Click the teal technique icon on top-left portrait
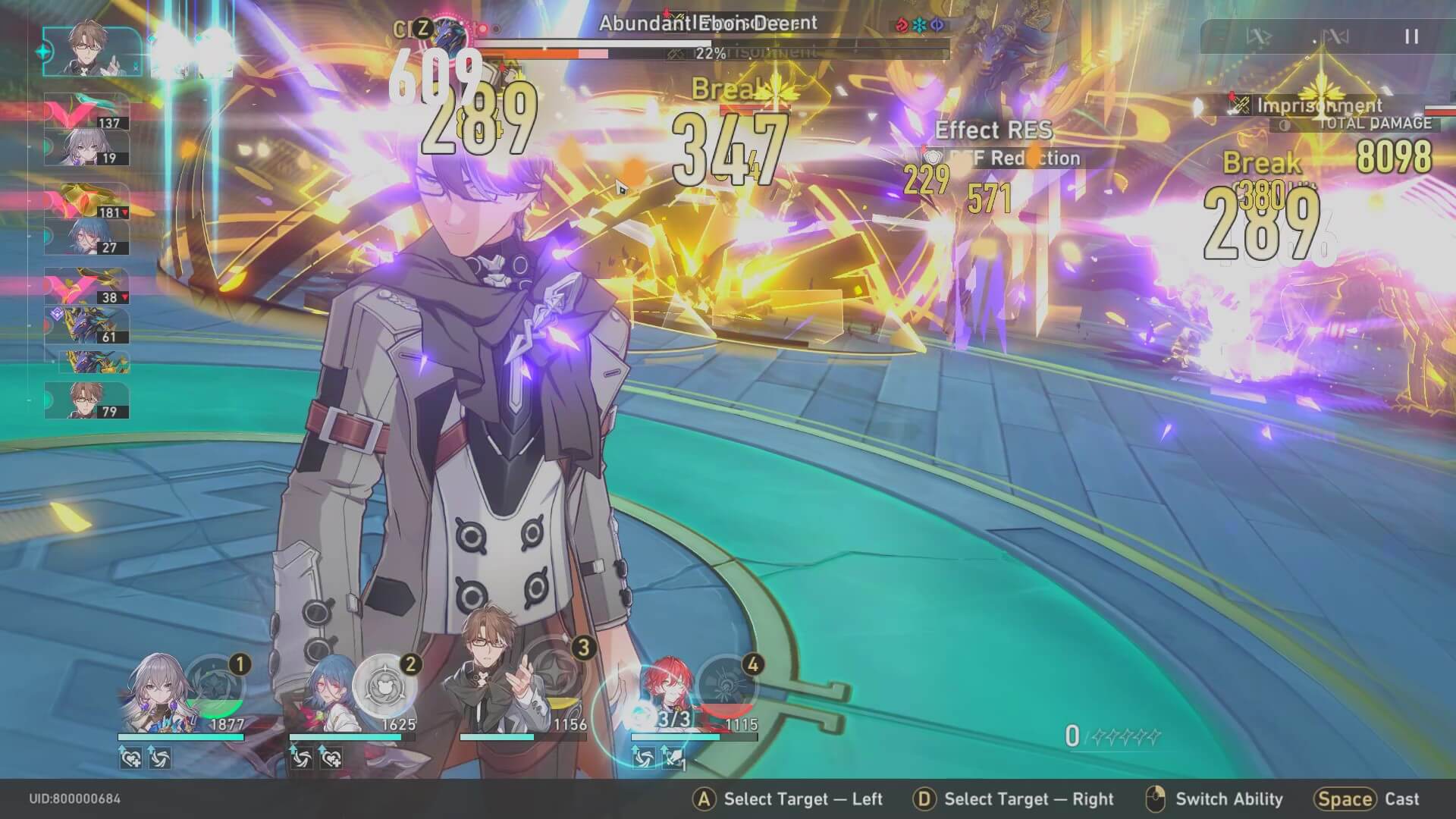 (45, 52)
